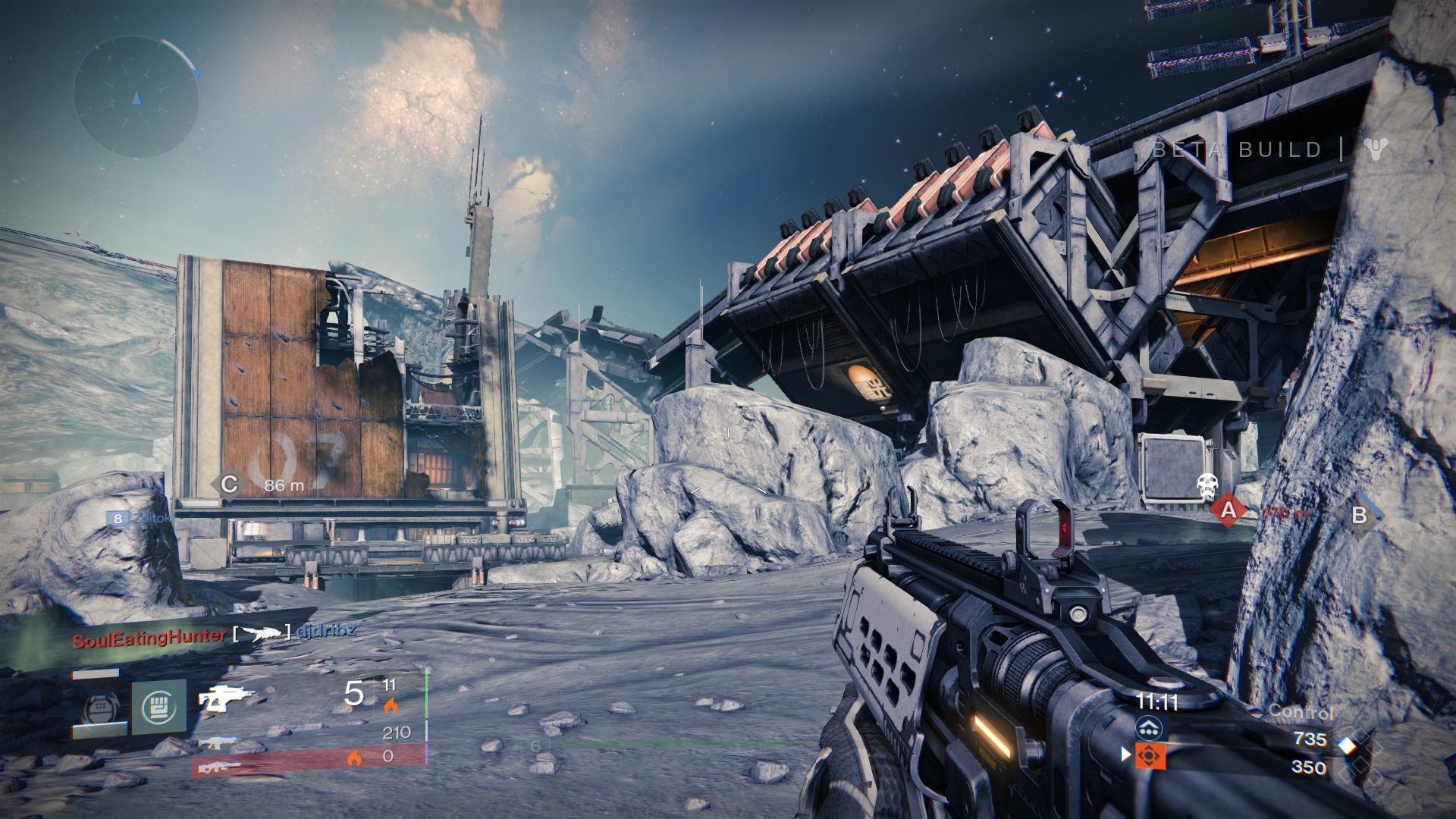
Task: Click the blue team emblem by the score
Action: (x=1150, y=730)
